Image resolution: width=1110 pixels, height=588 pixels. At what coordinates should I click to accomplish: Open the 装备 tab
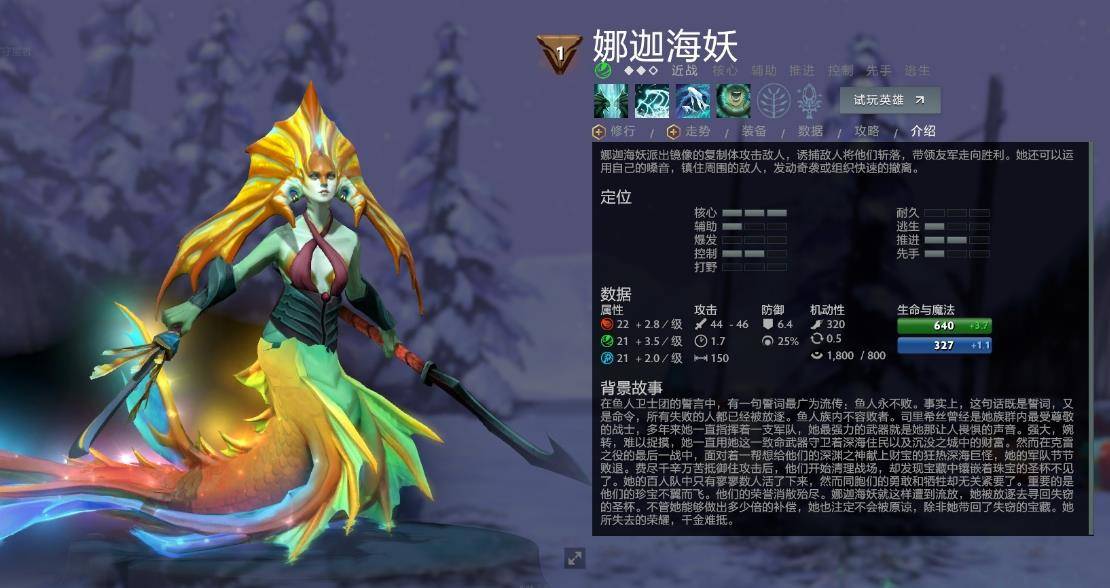click(754, 131)
